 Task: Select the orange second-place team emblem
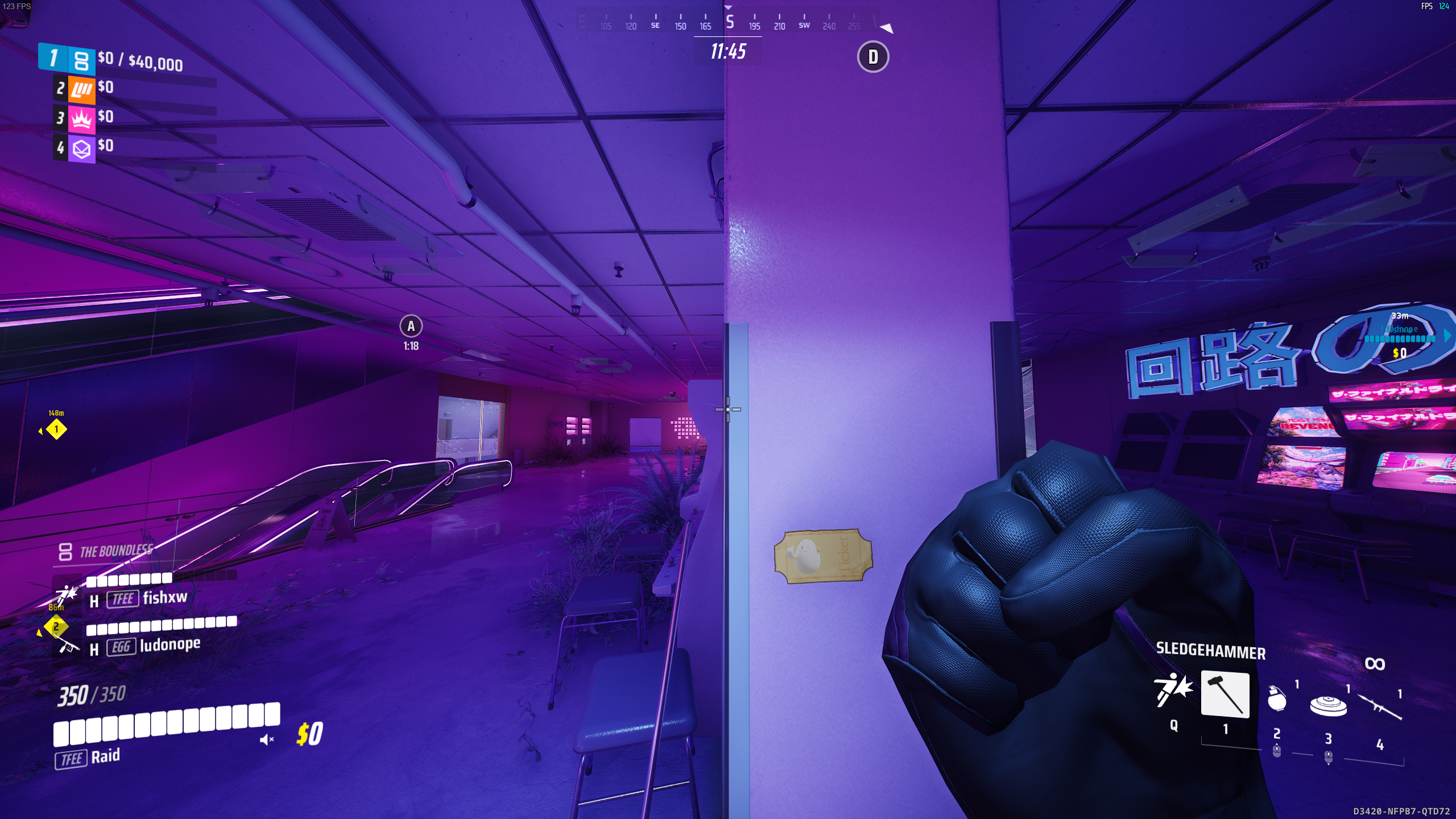click(x=82, y=89)
